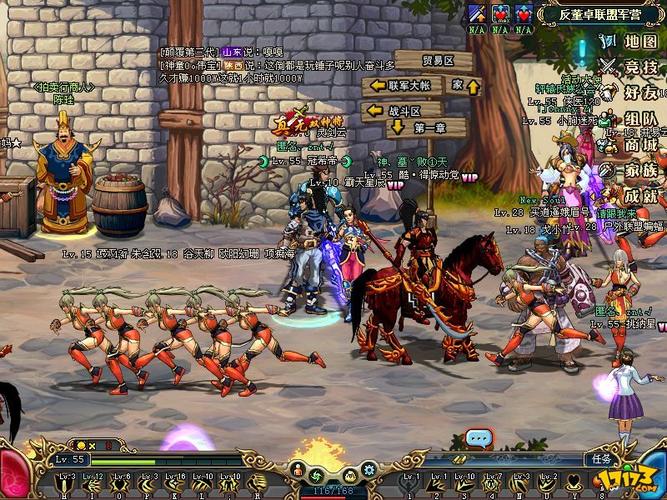This screenshot has width=667, height=500.
Task: Open the gear settings icon
Action: pyautogui.click(x=367, y=468)
